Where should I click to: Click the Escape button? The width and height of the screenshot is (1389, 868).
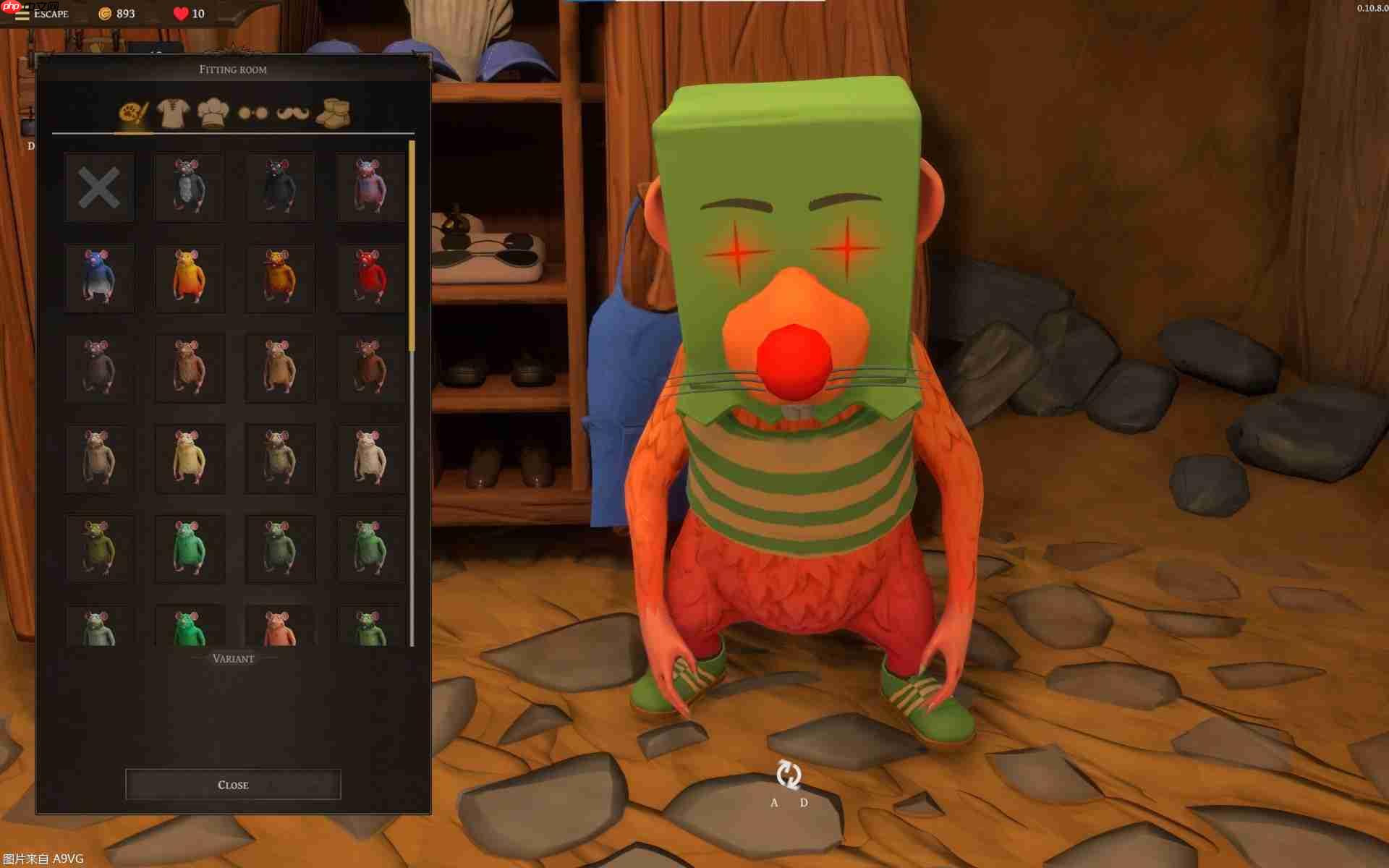[x=50, y=14]
